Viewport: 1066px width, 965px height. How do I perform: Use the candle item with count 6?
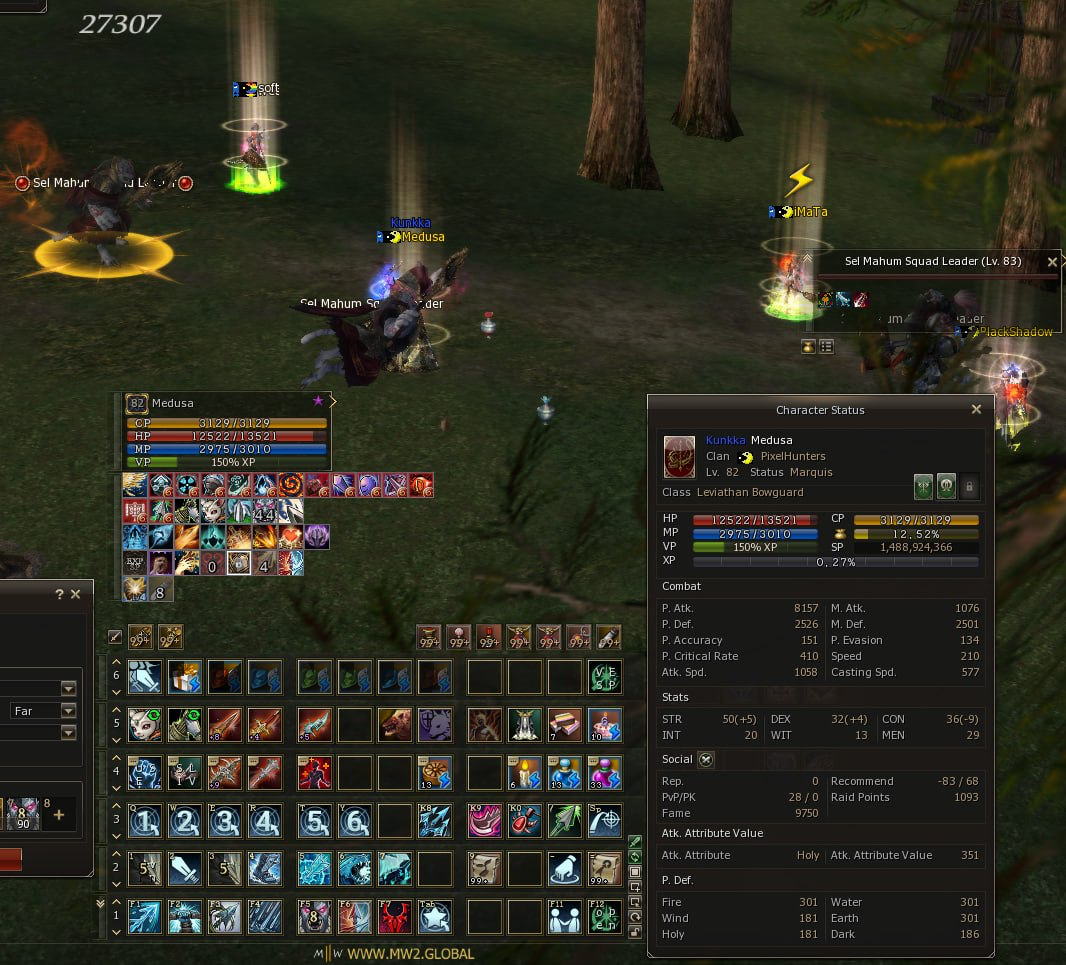[x=525, y=772]
